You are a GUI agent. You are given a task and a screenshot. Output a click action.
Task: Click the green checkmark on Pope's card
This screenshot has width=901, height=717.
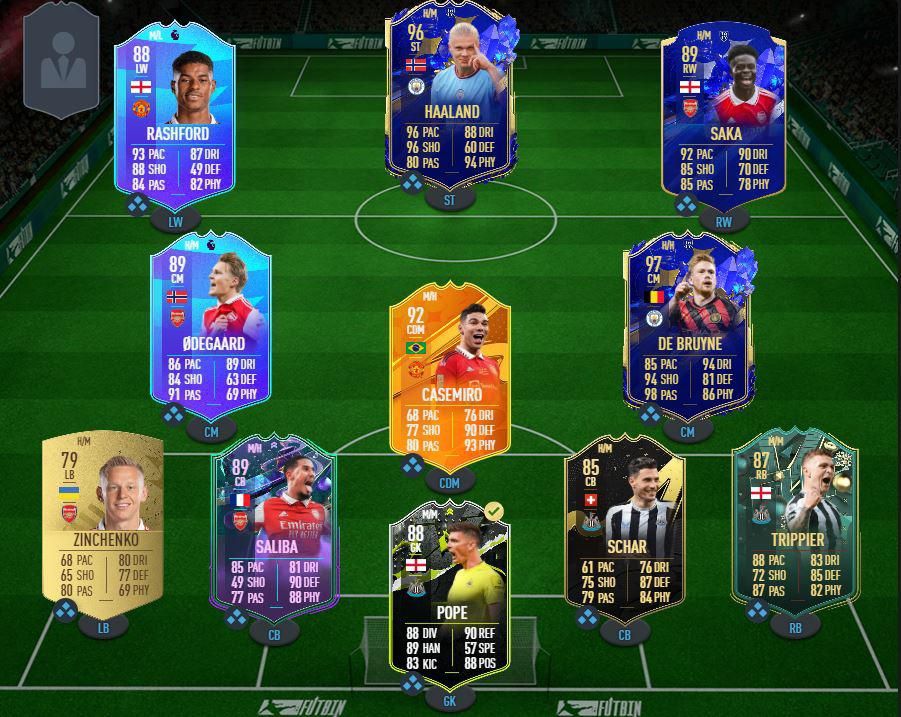[x=493, y=512]
